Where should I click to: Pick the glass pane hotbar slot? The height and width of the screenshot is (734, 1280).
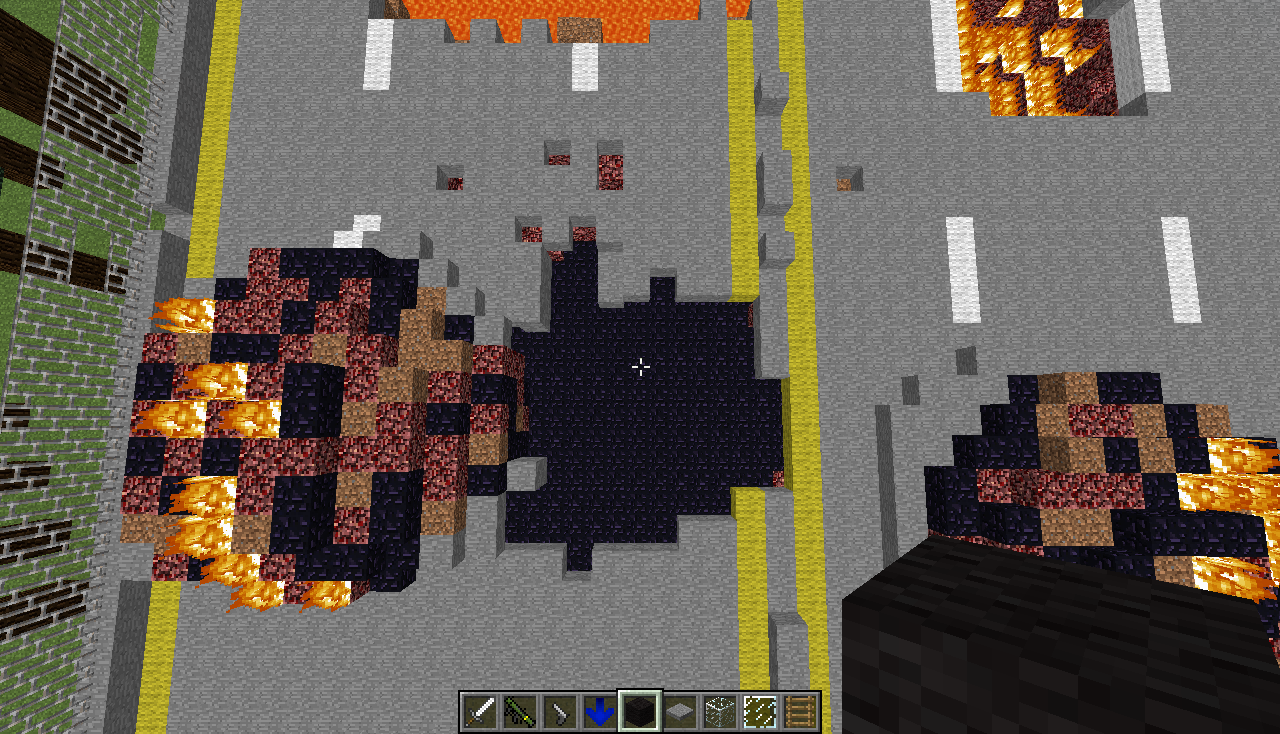(x=760, y=711)
